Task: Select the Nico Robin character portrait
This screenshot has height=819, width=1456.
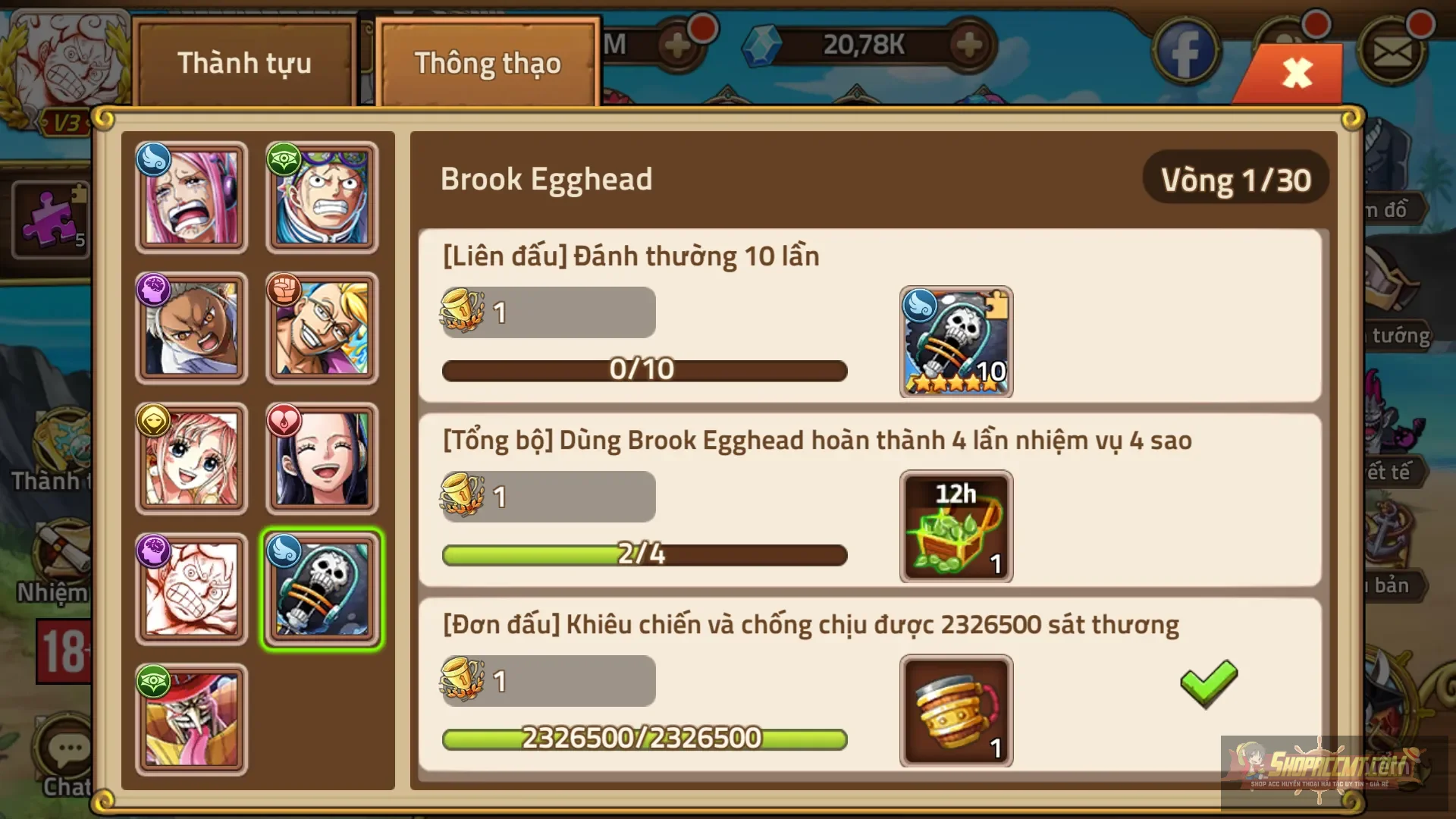Action: point(322,458)
